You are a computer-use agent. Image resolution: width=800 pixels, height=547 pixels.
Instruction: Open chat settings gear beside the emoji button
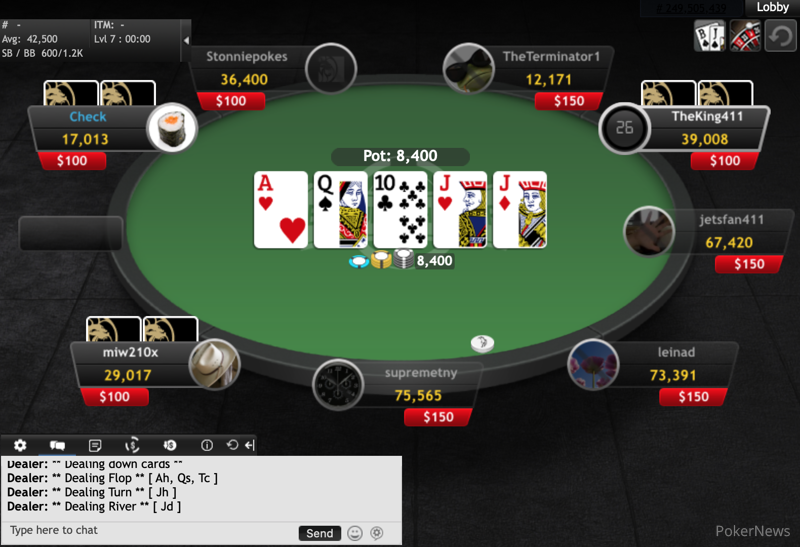[377, 533]
